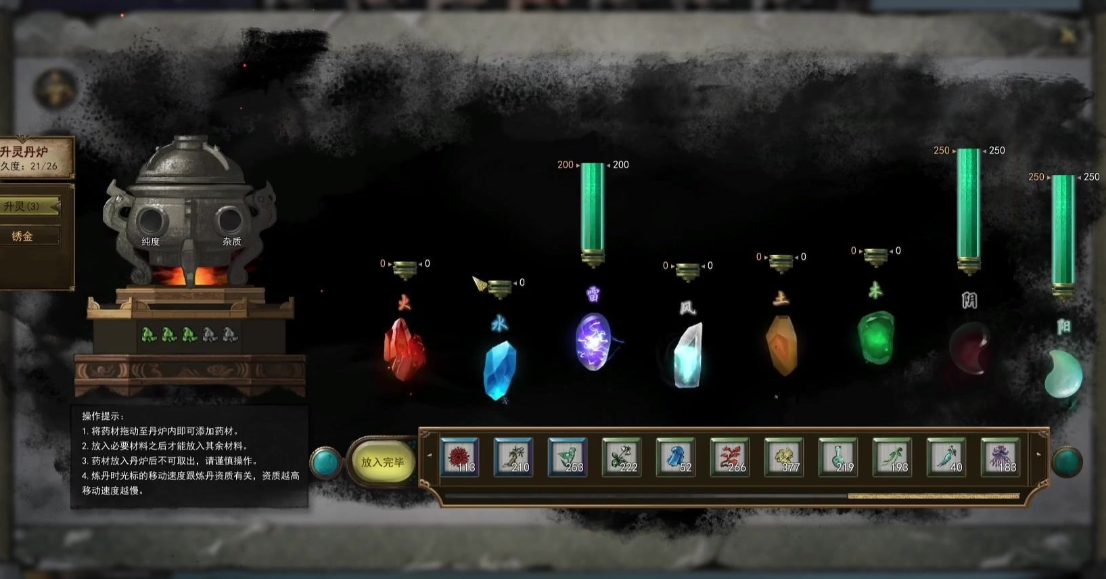The height and width of the screenshot is (579, 1106).
Task: Click the herb bar's left scroll arrow
Action: [430, 457]
